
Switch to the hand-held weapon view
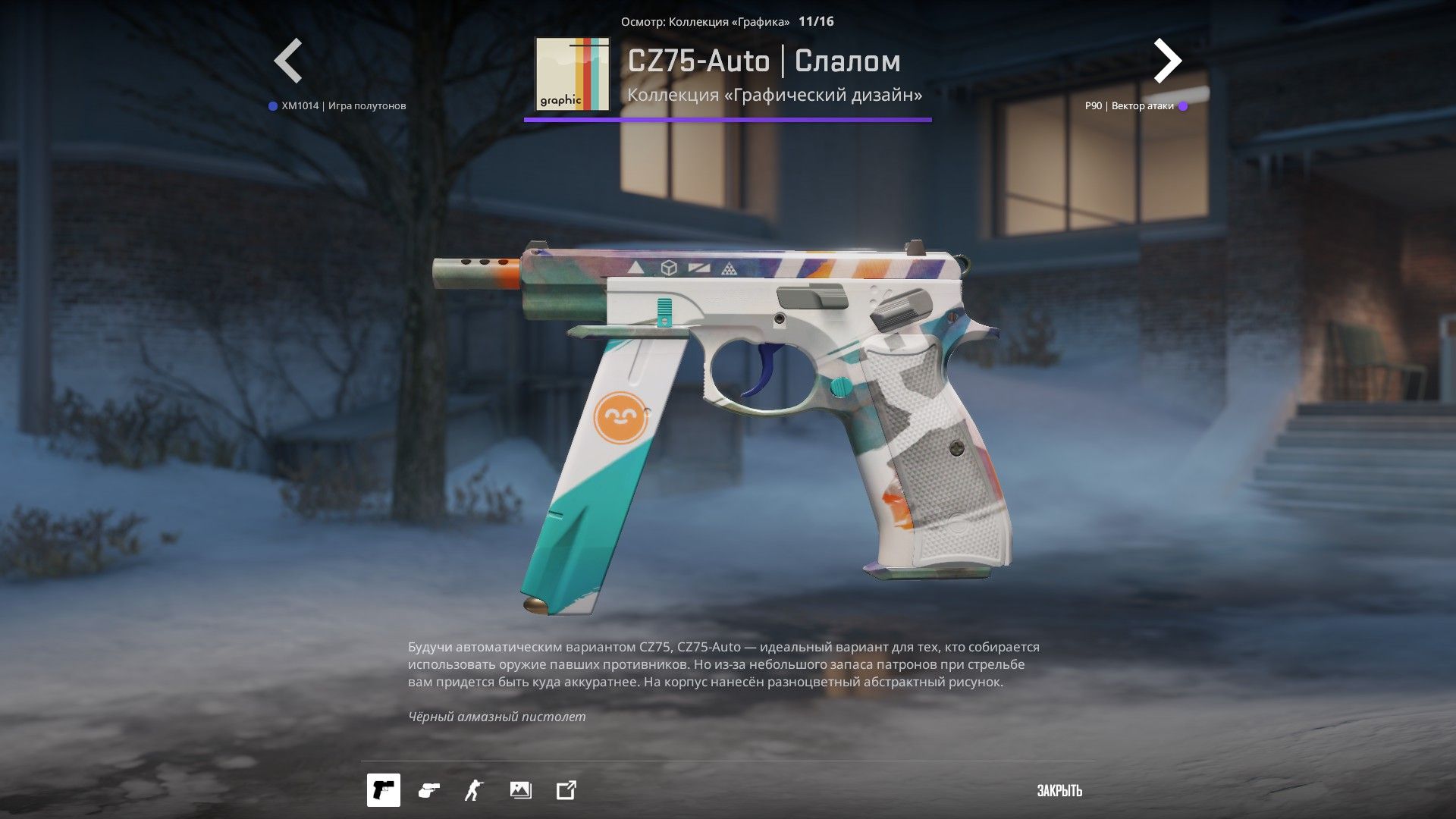pos(428,790)
